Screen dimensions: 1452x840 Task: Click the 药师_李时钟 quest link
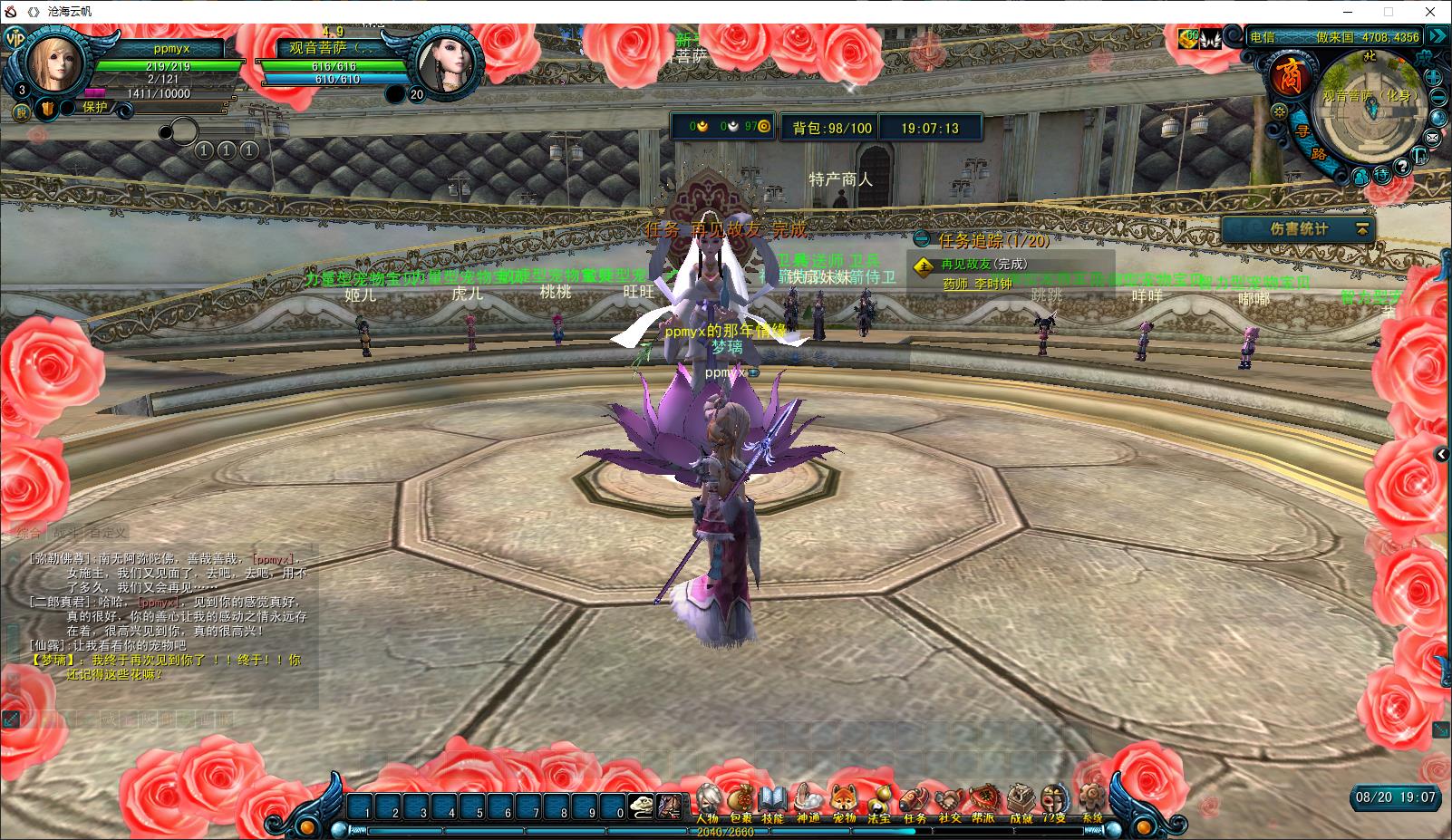click(977, 285)
